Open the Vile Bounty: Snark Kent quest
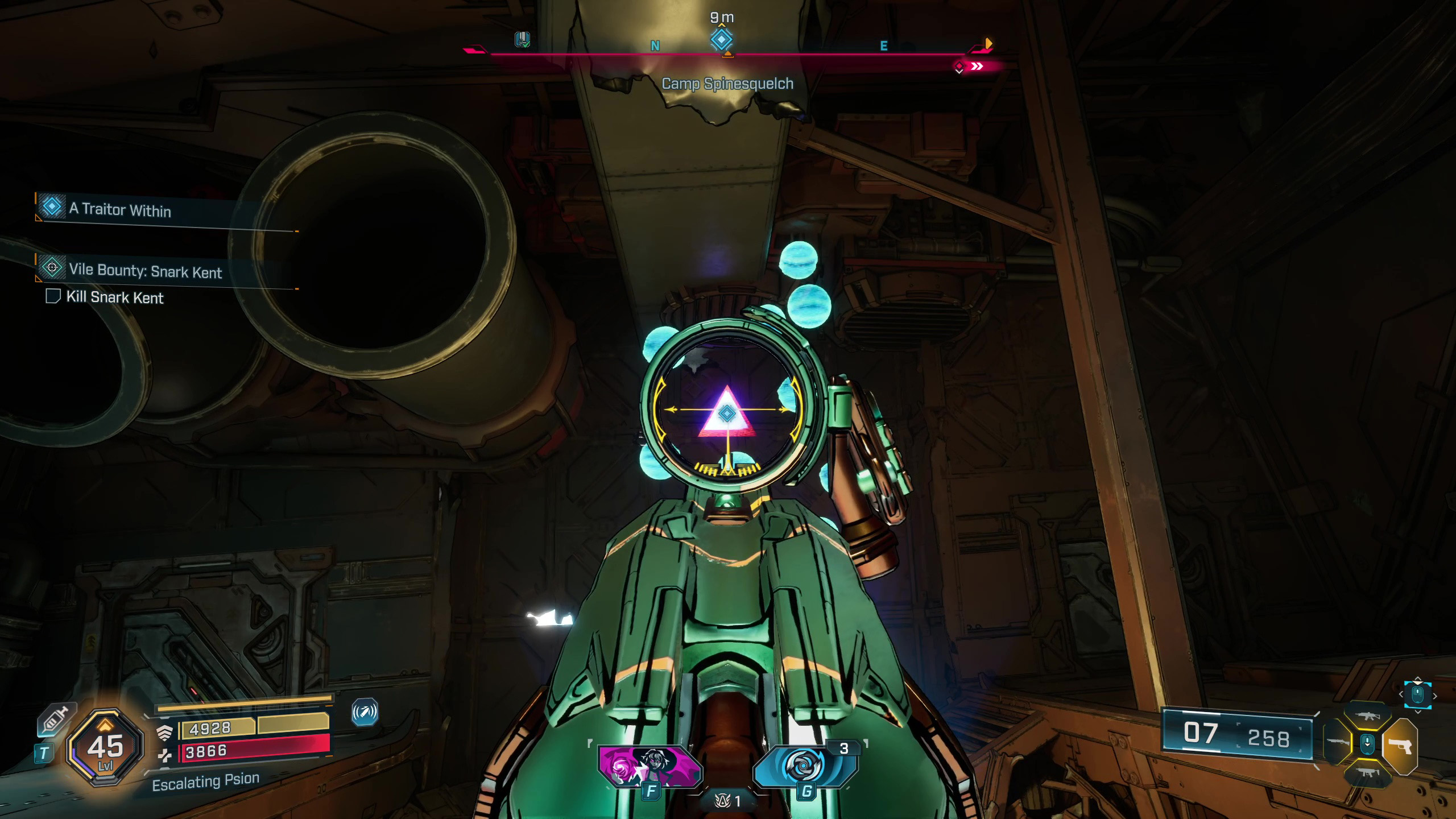The height and width of the screenshot is (819, 1456). (145, 271)
